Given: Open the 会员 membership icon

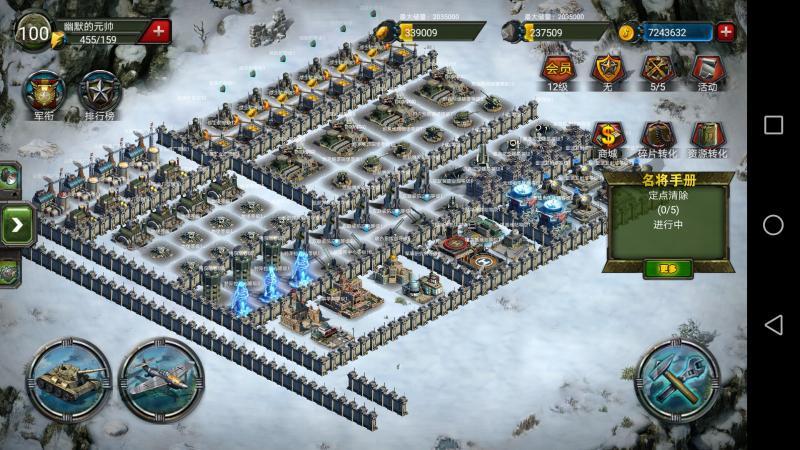Looking at the screenshot, I should [x=558, y=69].
